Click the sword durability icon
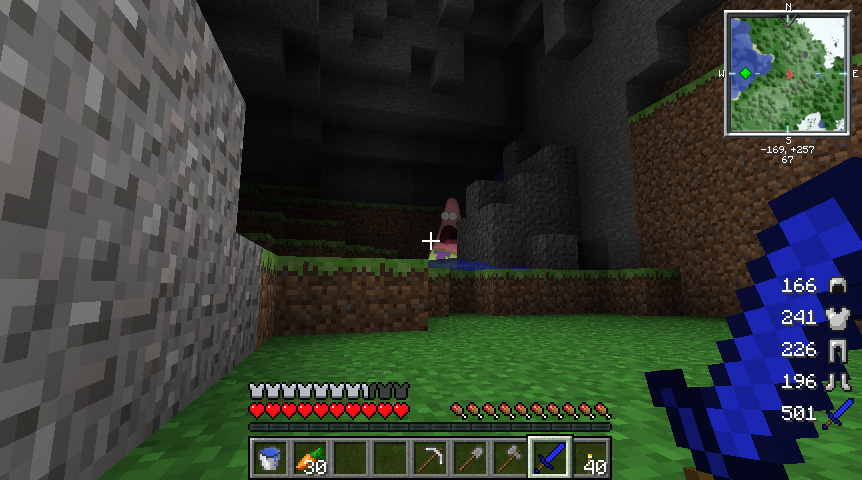This screenshot has width=862, height=480. pyautogui.click(x=837, y=413)
